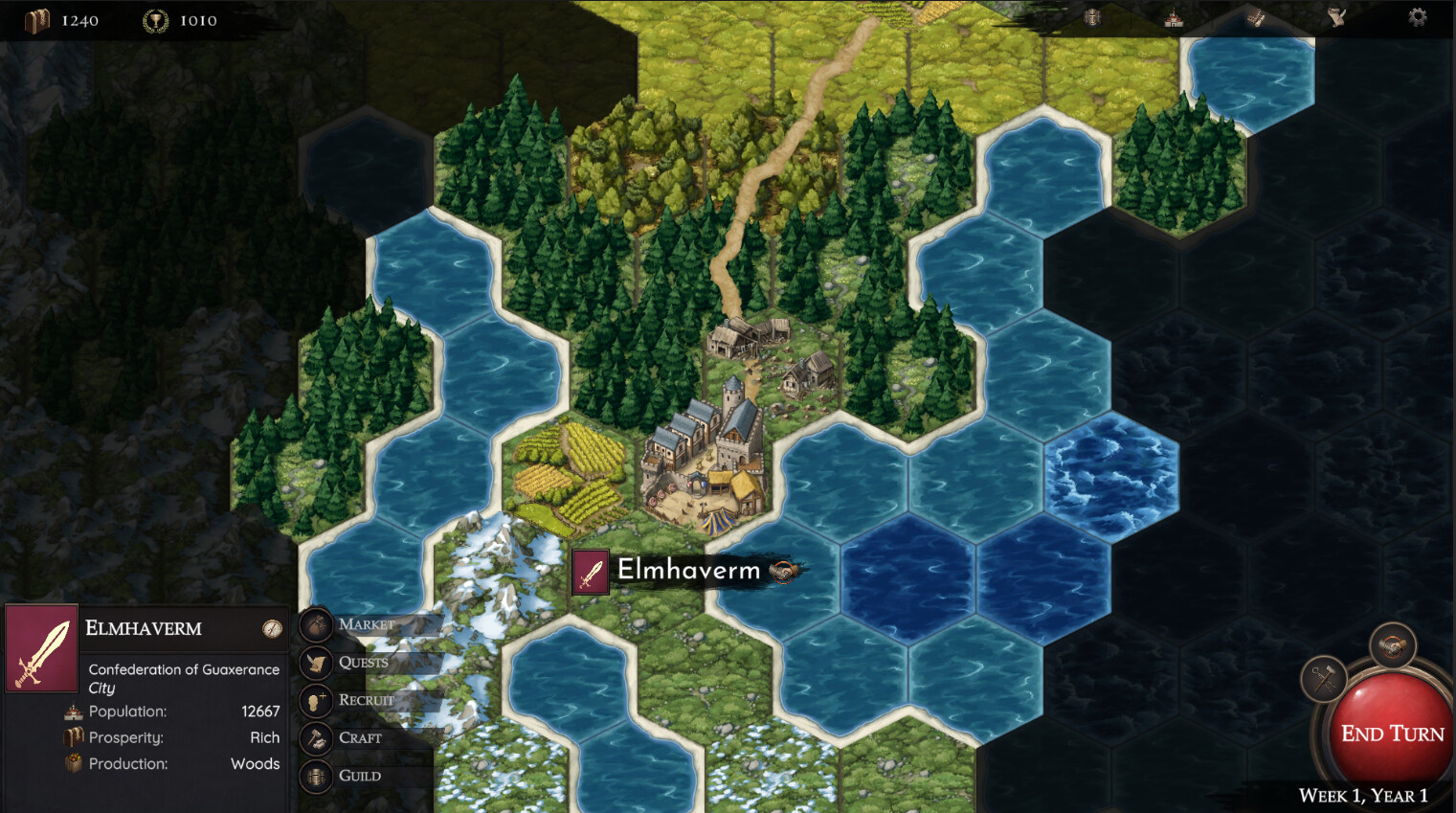Open Recruit using the head icon
This screenshot has width=1456, height=813.
316,700
